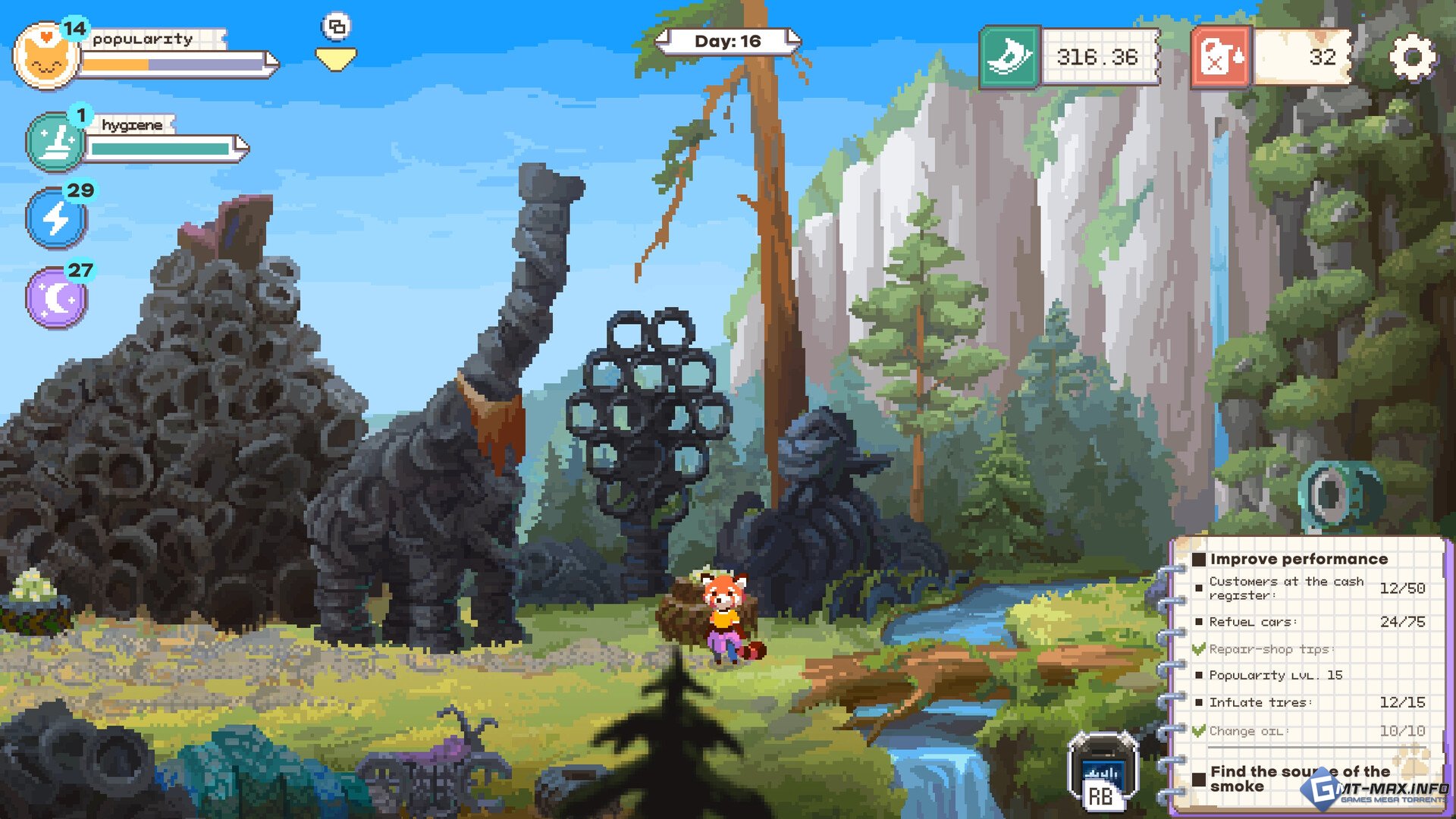
Task: Click the red fuel canister icon
Action: (x=1220, y=57)
